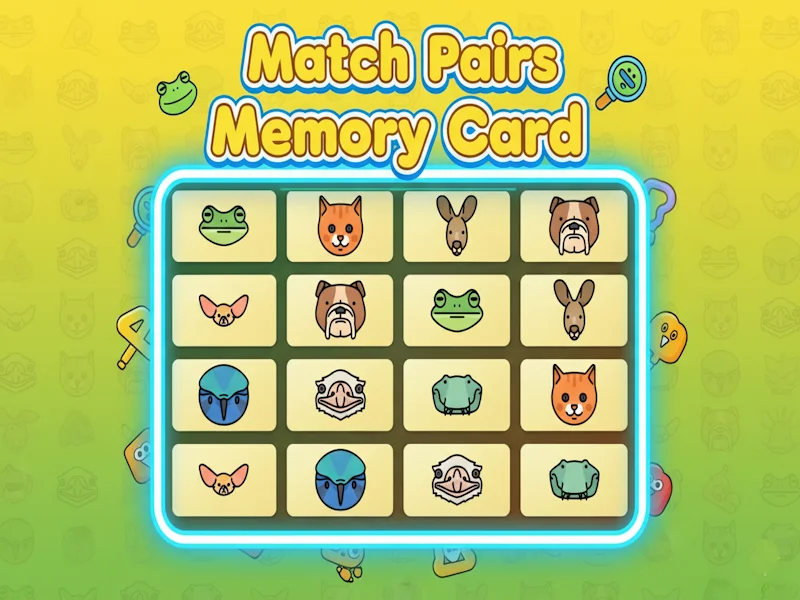Choose the teal crocodile card directly below the cat
Image resolution: width=800 pixels, height=600 pixels.
(573, 480)
